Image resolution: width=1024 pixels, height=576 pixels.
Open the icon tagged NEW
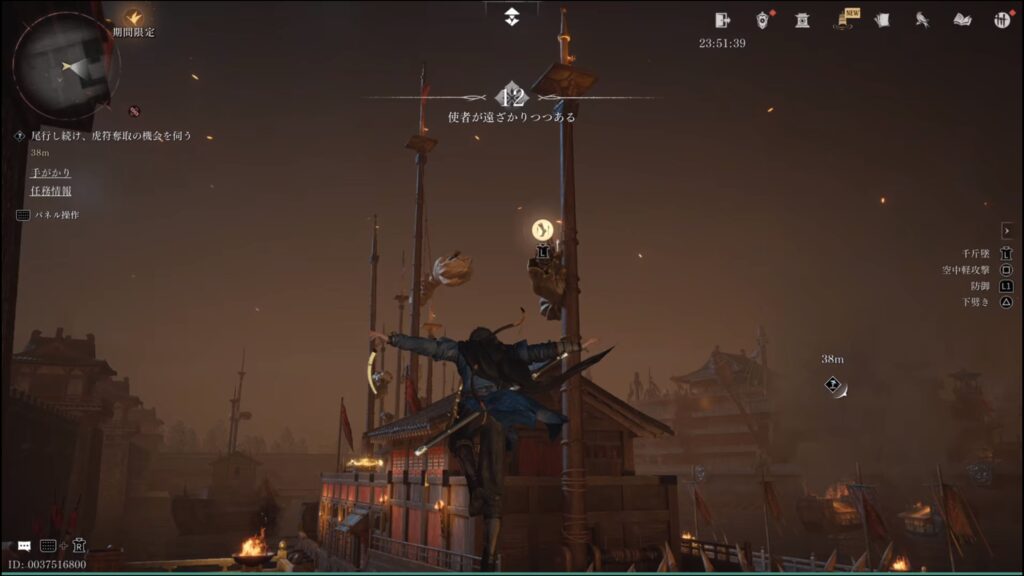click(x=845, y=20)
